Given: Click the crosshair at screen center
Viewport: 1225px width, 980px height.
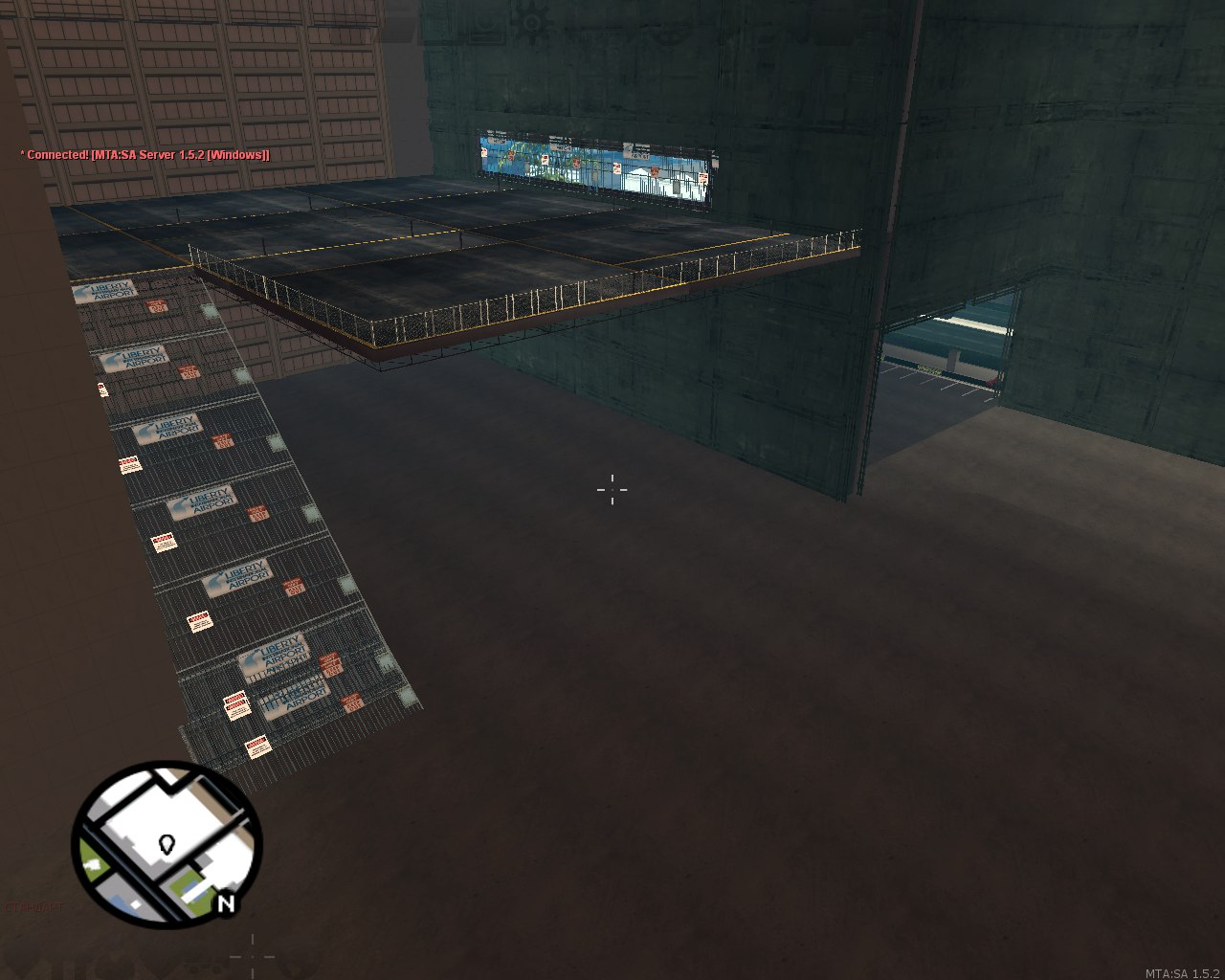Looking at the screenshot, I should (612, 490).
